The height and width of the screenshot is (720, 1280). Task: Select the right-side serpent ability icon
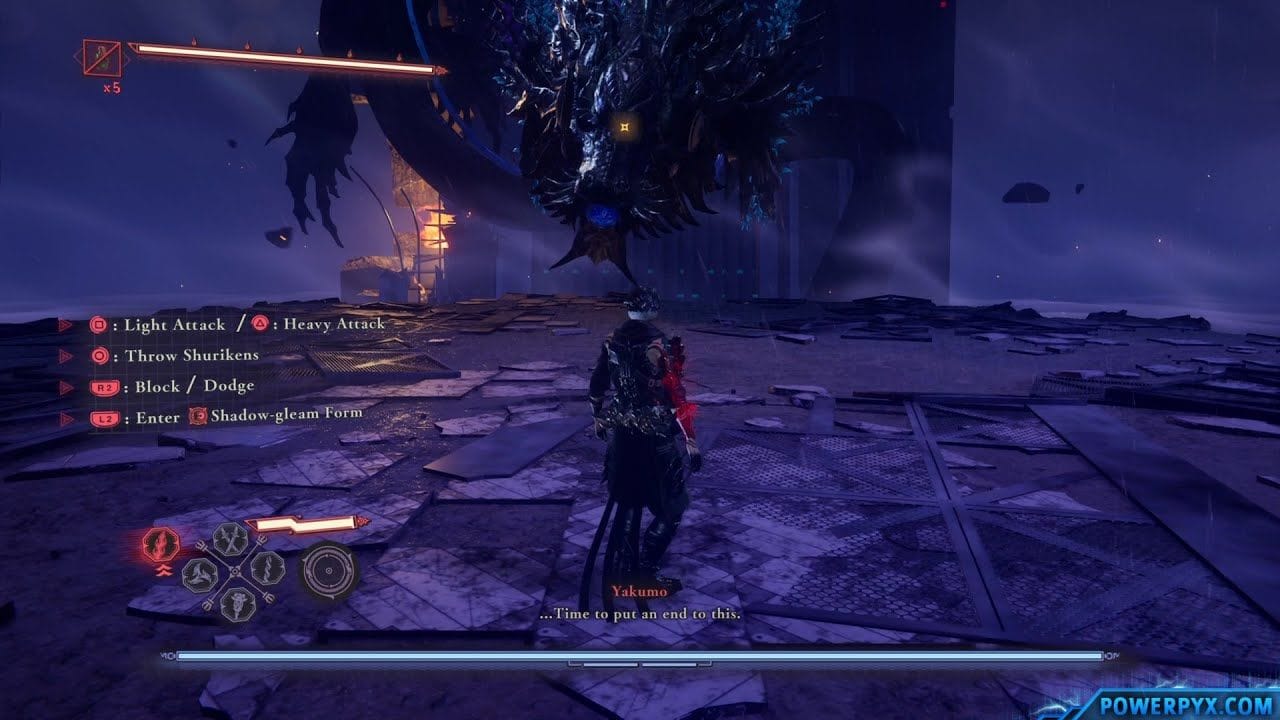point(268,568)
